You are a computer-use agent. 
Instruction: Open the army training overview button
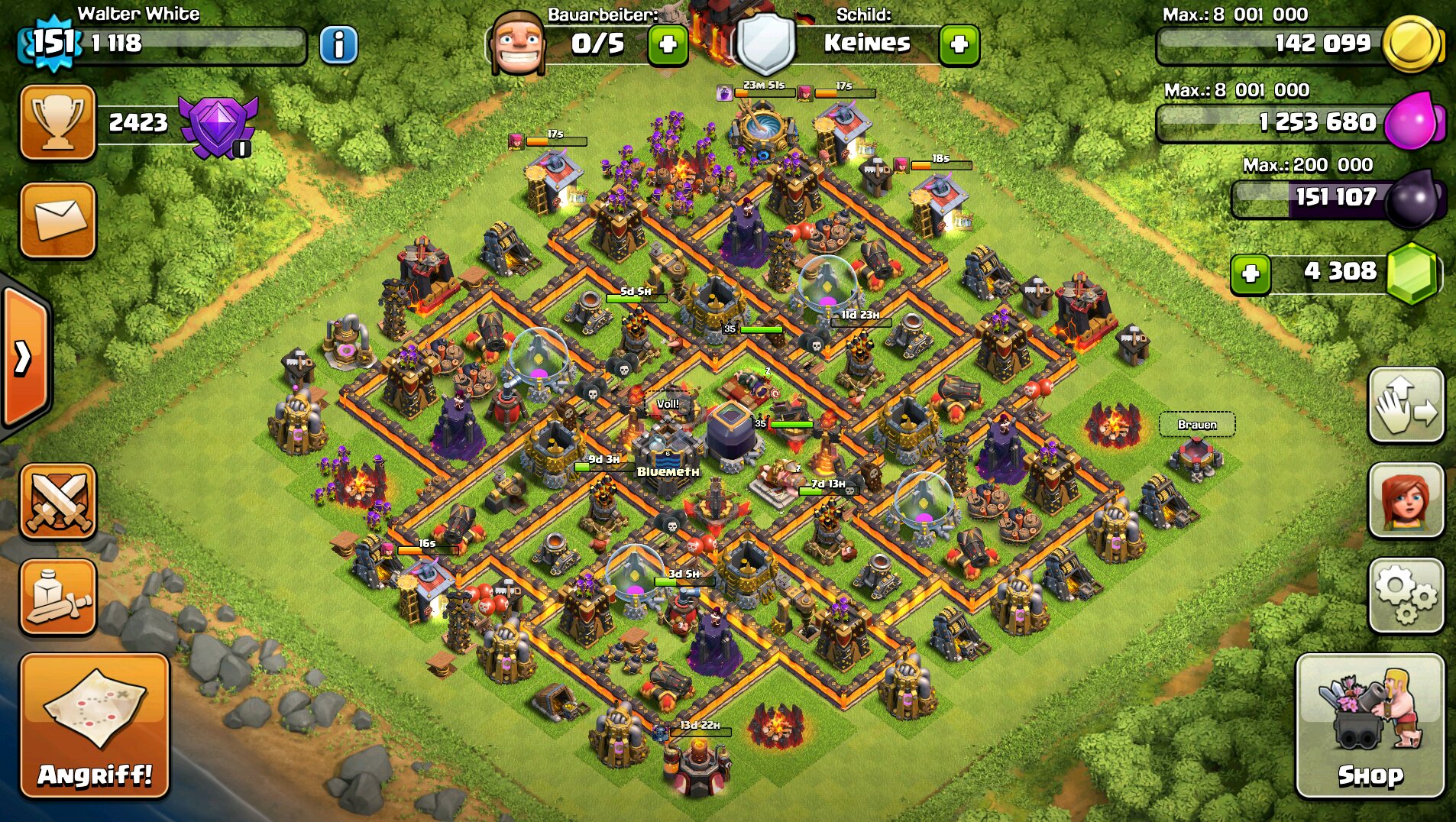(x=58, y=597)
